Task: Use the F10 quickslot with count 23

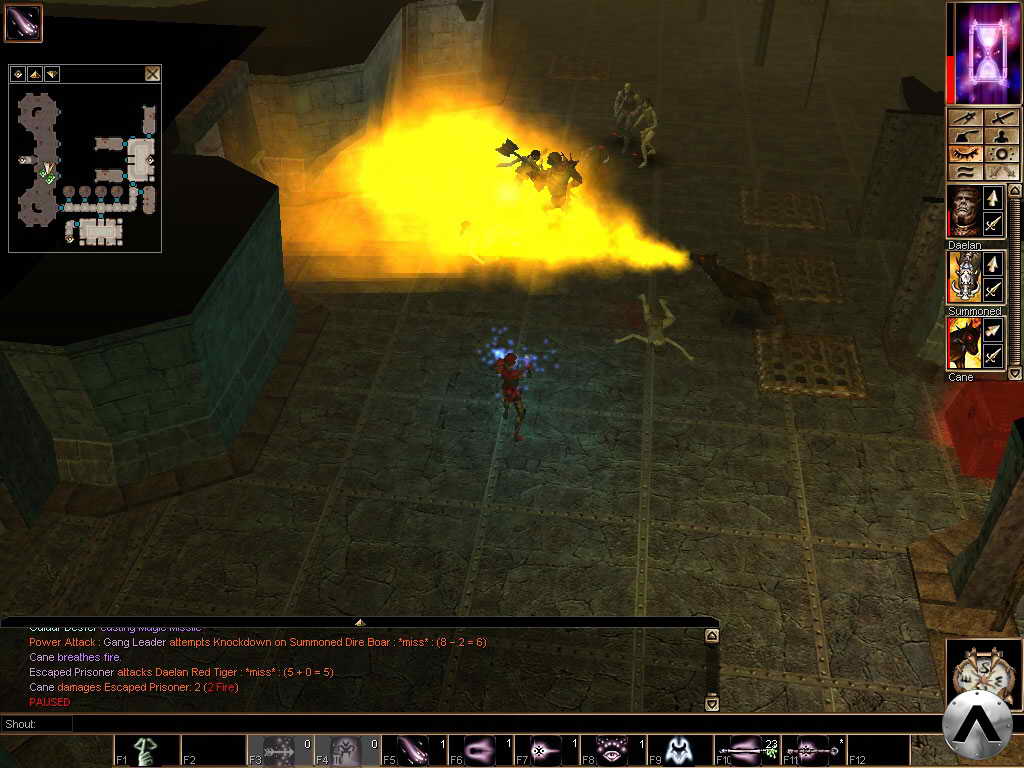Action: tap(747, 750)
